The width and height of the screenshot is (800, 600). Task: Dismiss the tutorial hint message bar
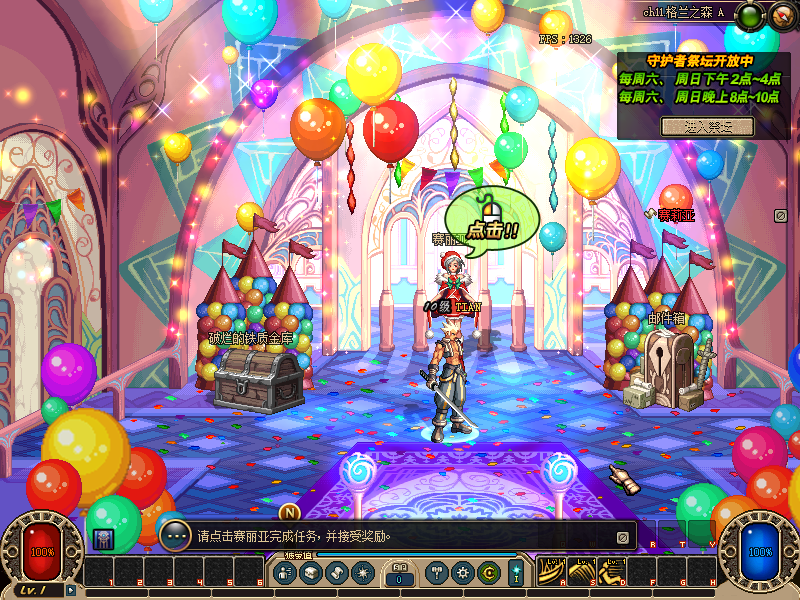(622, 537)
